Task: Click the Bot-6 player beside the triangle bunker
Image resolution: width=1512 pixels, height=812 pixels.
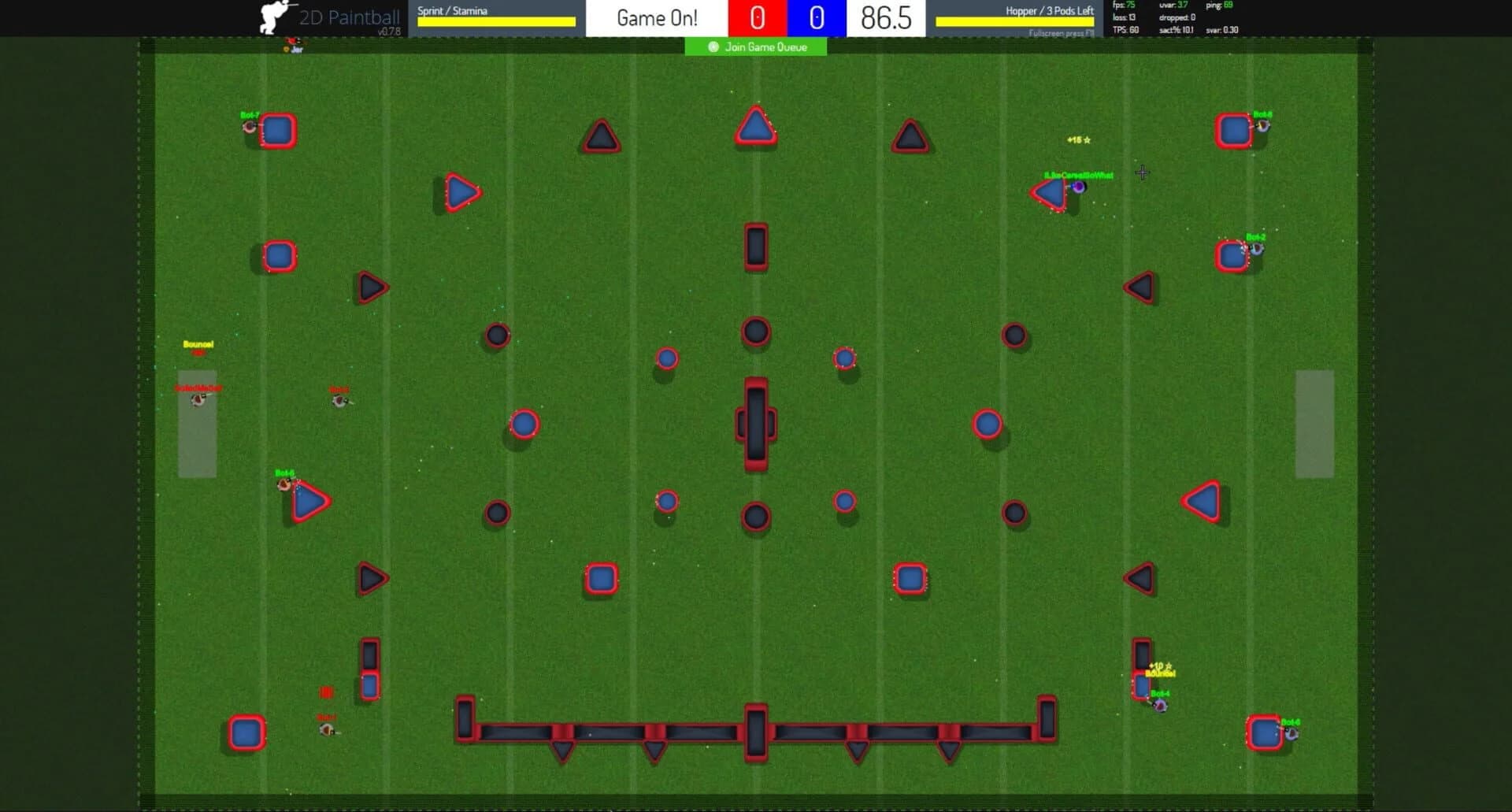Action: [283, 485]
